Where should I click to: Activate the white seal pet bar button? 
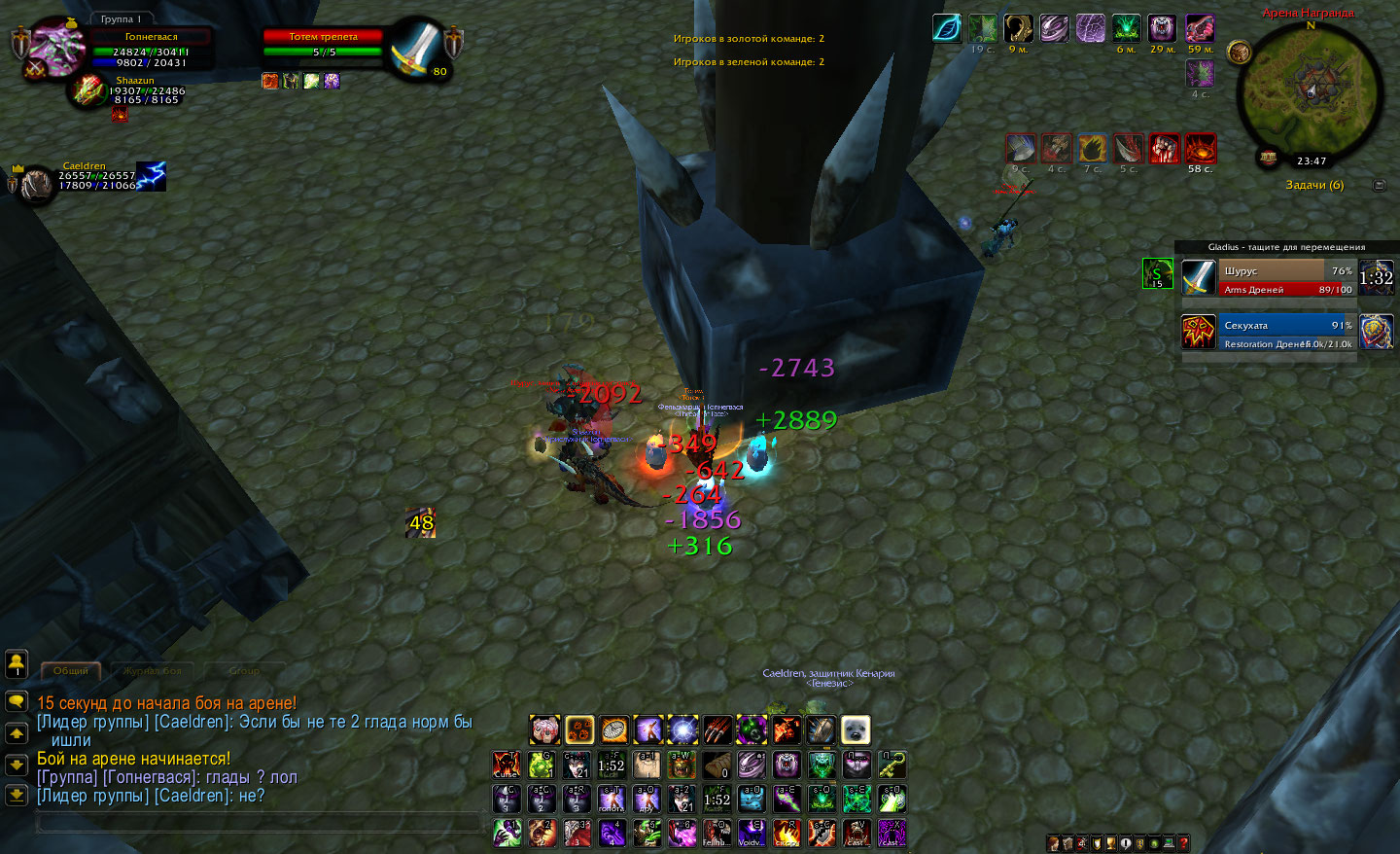point(856,729)
